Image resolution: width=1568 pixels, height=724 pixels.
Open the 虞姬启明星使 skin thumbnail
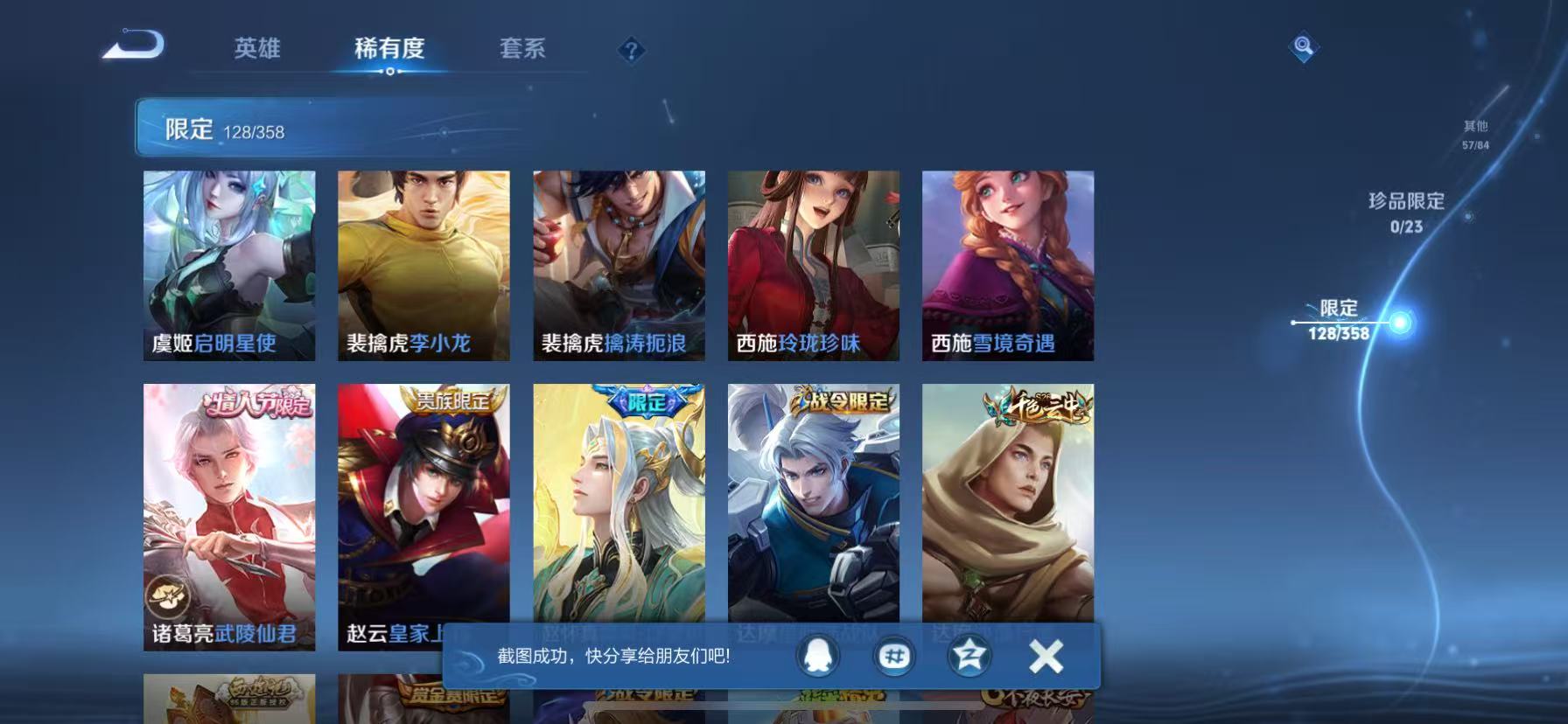[229, 262]
